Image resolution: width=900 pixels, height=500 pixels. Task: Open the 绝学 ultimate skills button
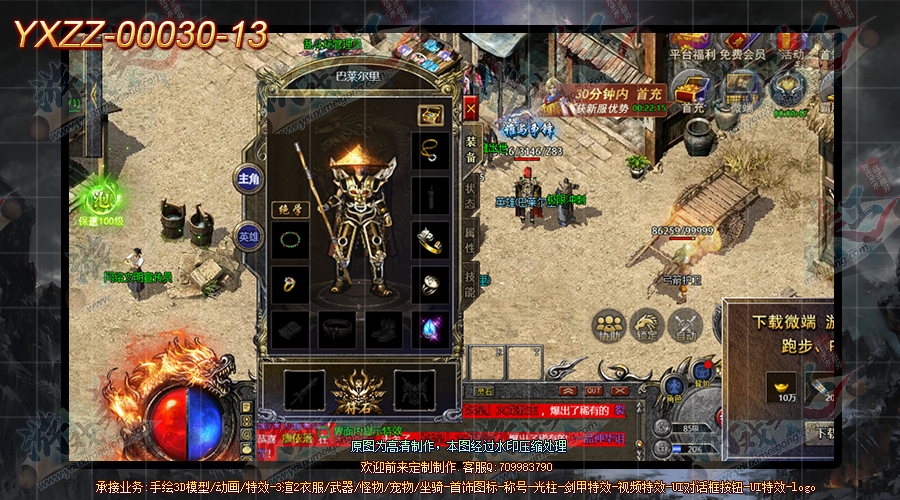pos(289,210)
